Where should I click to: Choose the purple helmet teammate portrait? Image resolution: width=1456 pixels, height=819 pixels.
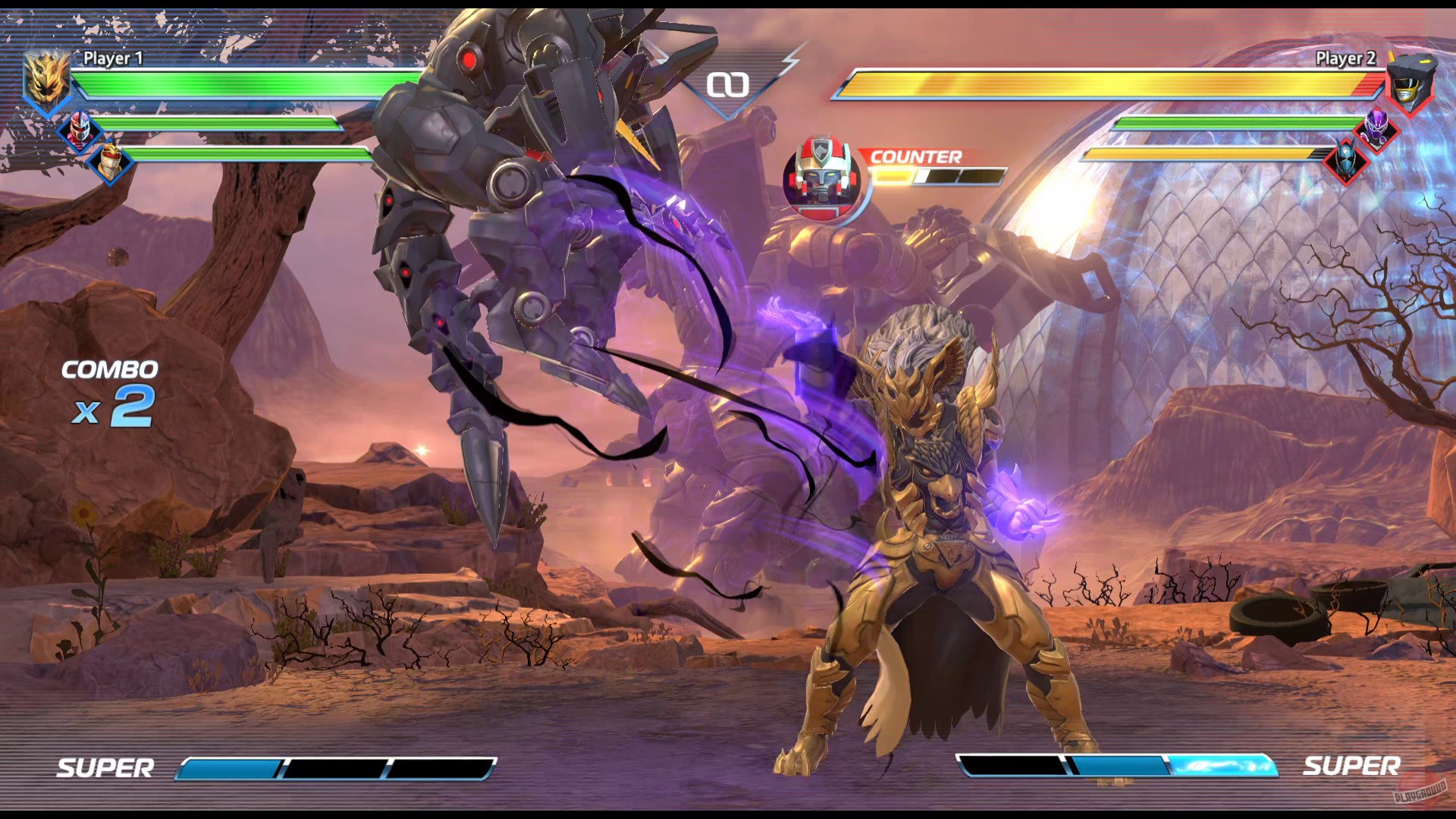1376,127
